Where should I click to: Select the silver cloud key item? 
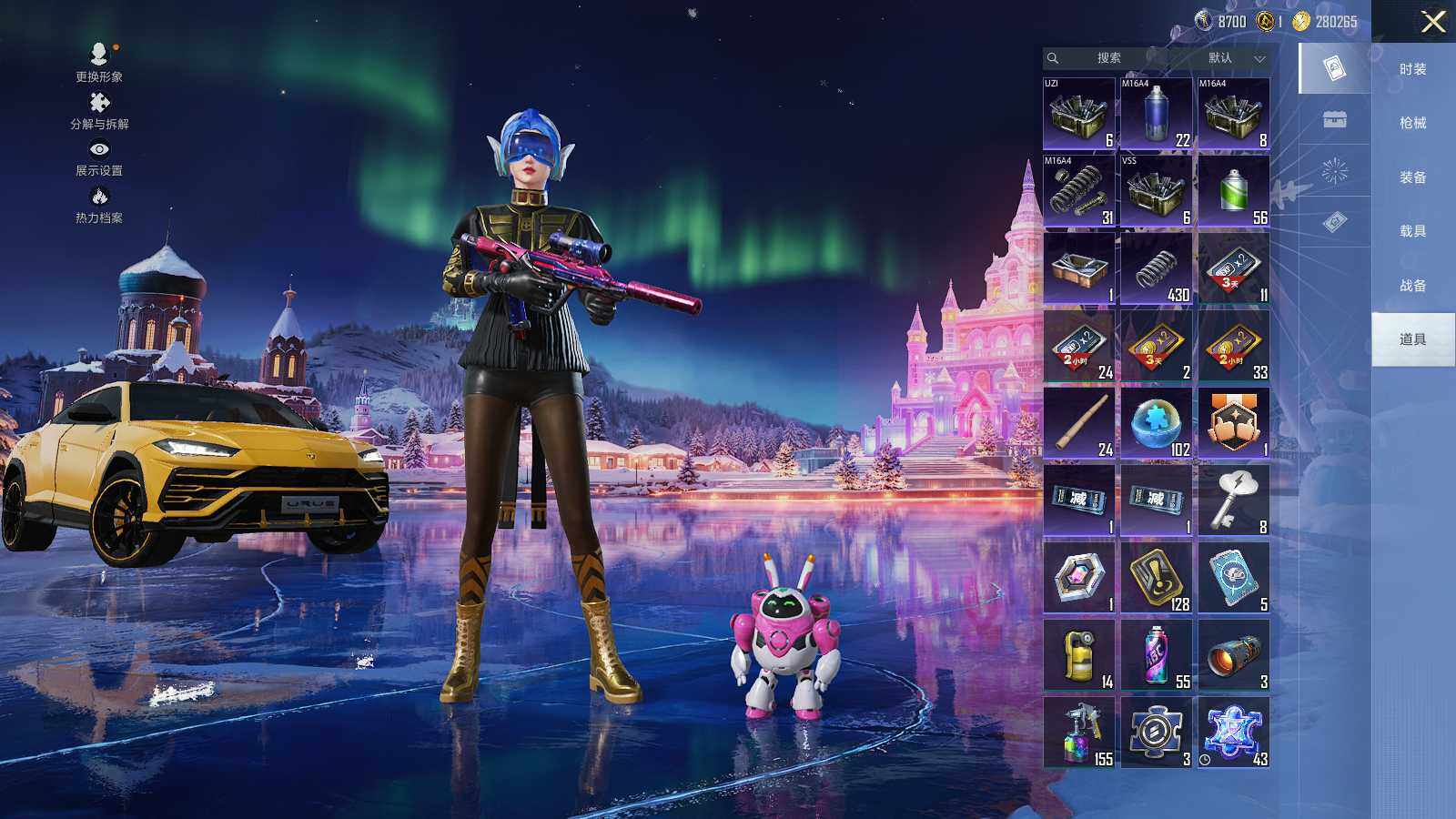pos(1233,500)
